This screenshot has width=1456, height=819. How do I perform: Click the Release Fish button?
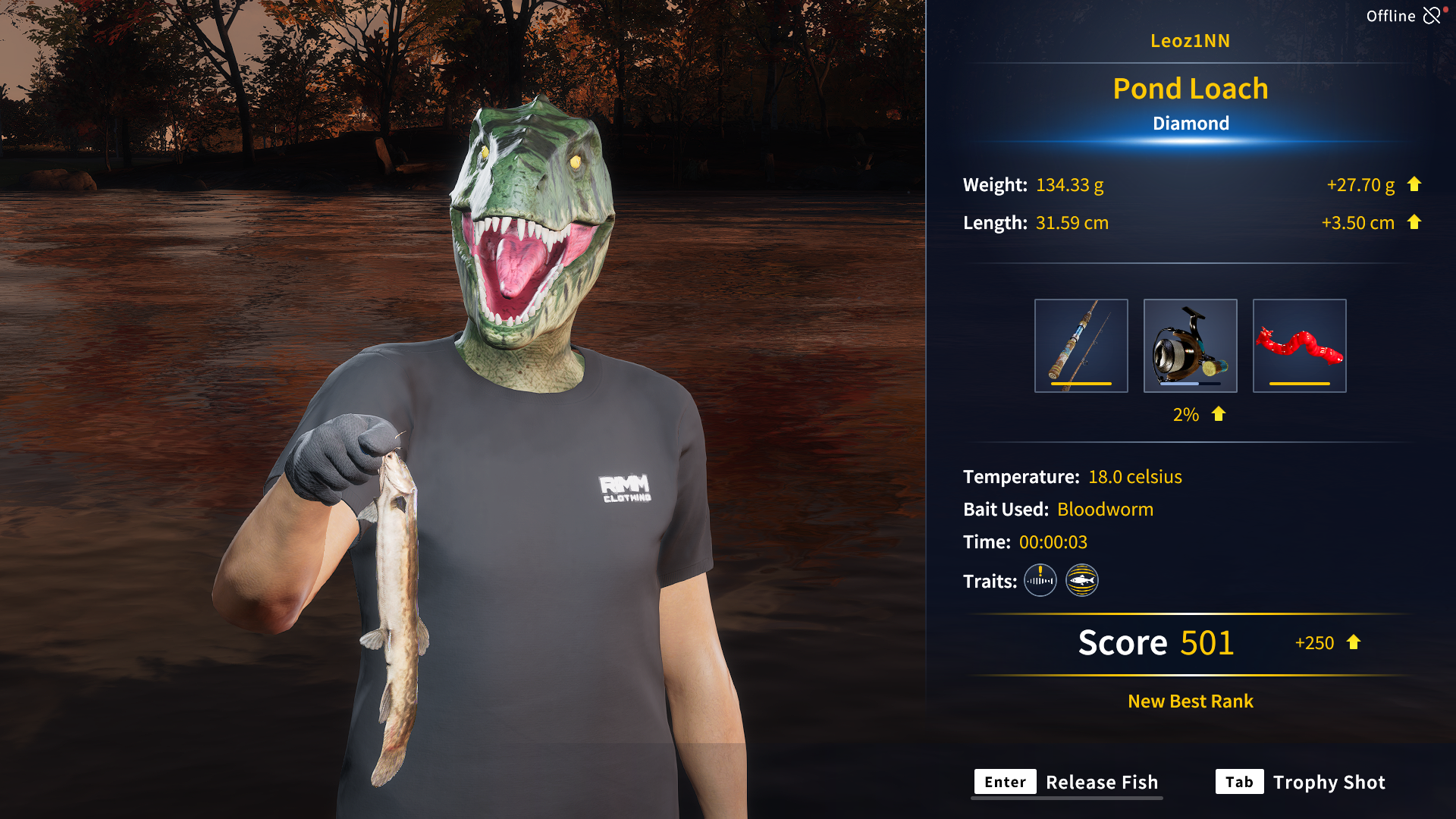click(1066, 782)
